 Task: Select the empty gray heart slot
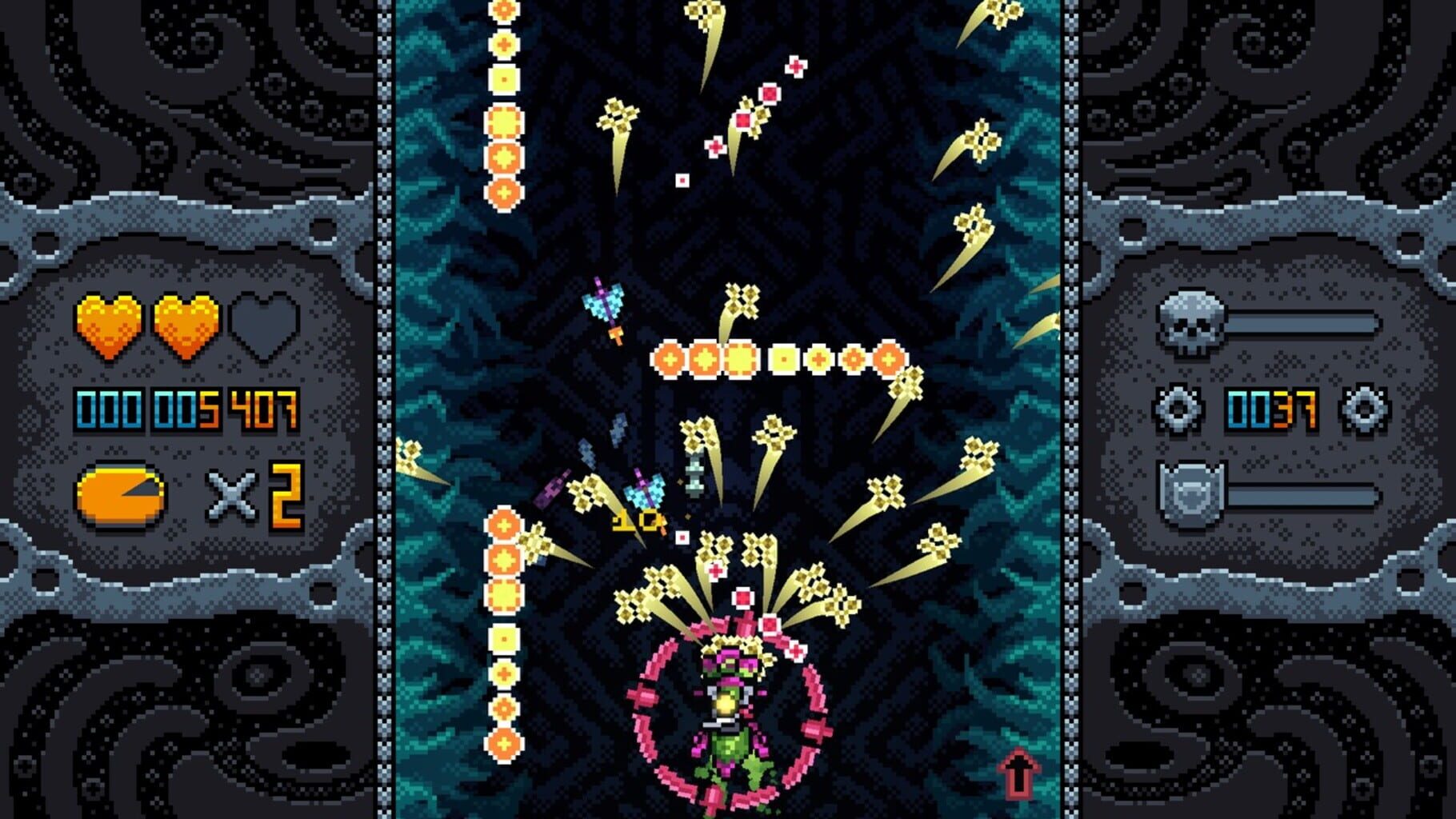264,328
